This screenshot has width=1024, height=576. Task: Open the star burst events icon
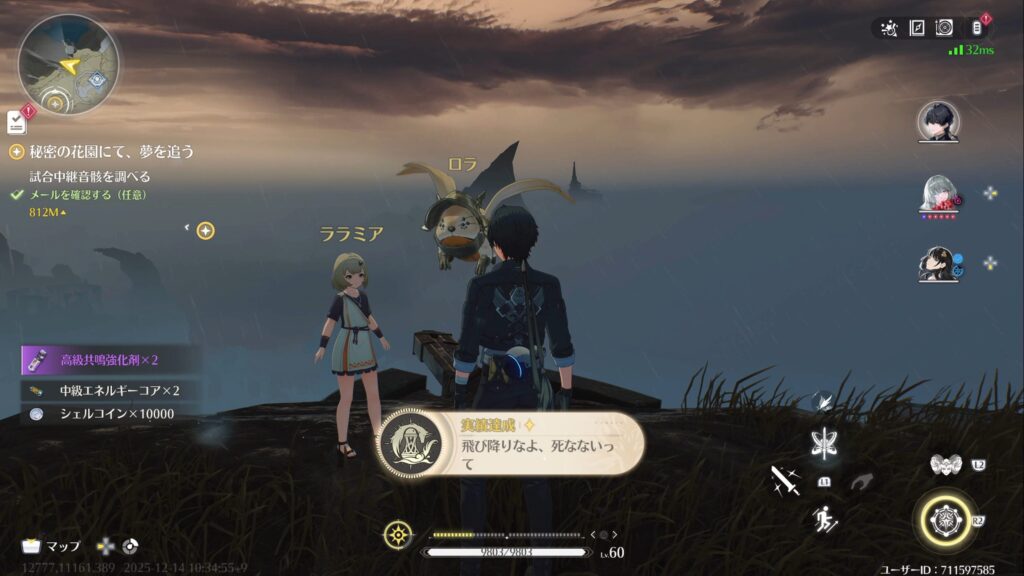889,28
